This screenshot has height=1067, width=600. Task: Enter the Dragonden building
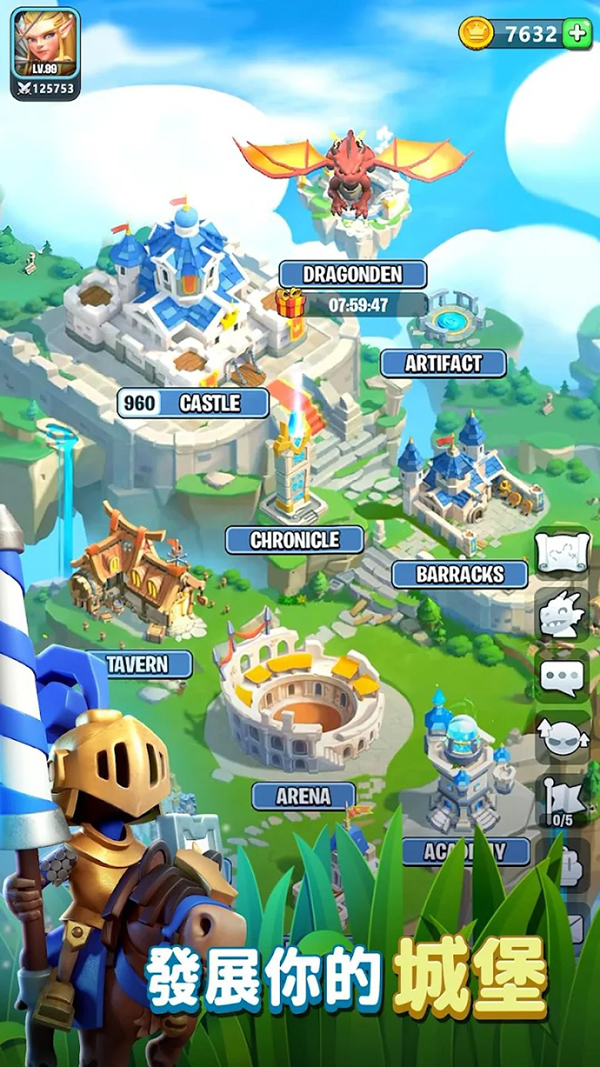[352, 274]
